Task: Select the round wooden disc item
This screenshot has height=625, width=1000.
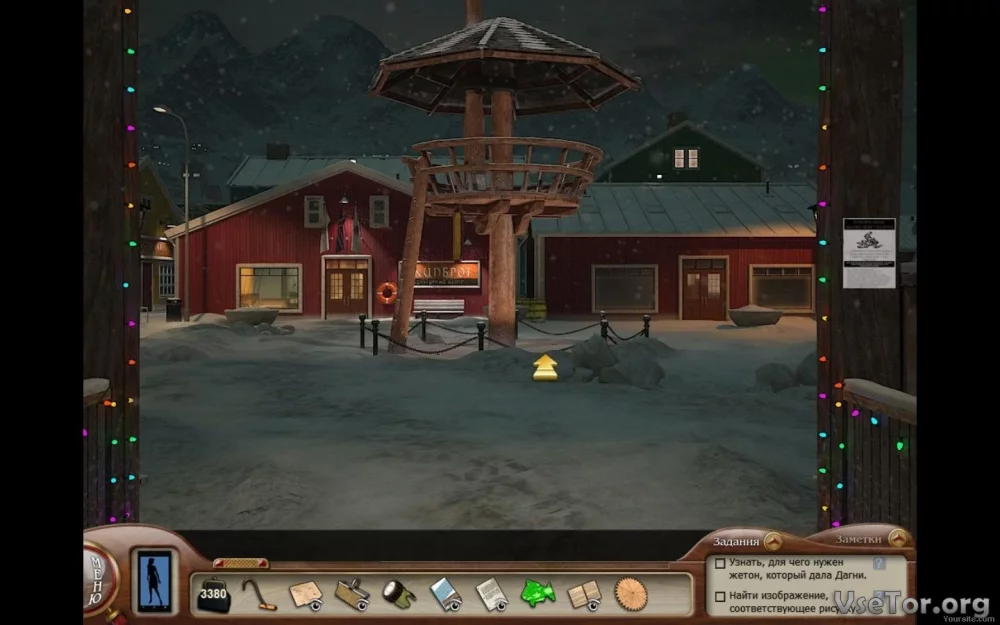Action: pyautogui.click(x=631, y=594)
